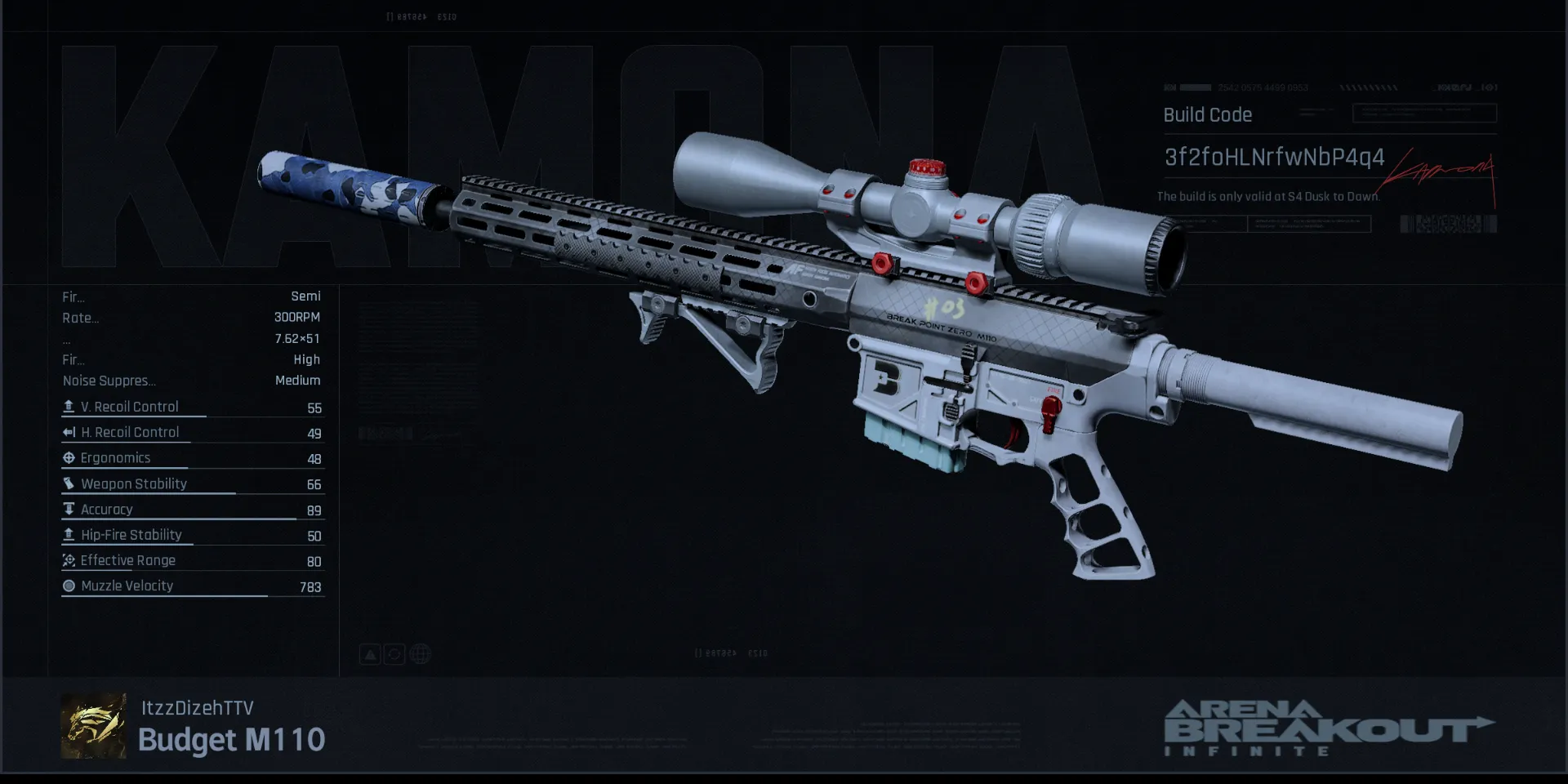Click the Weapon Stability brush icon
This screenshot has height=784, width=1568.
(69, 483)
